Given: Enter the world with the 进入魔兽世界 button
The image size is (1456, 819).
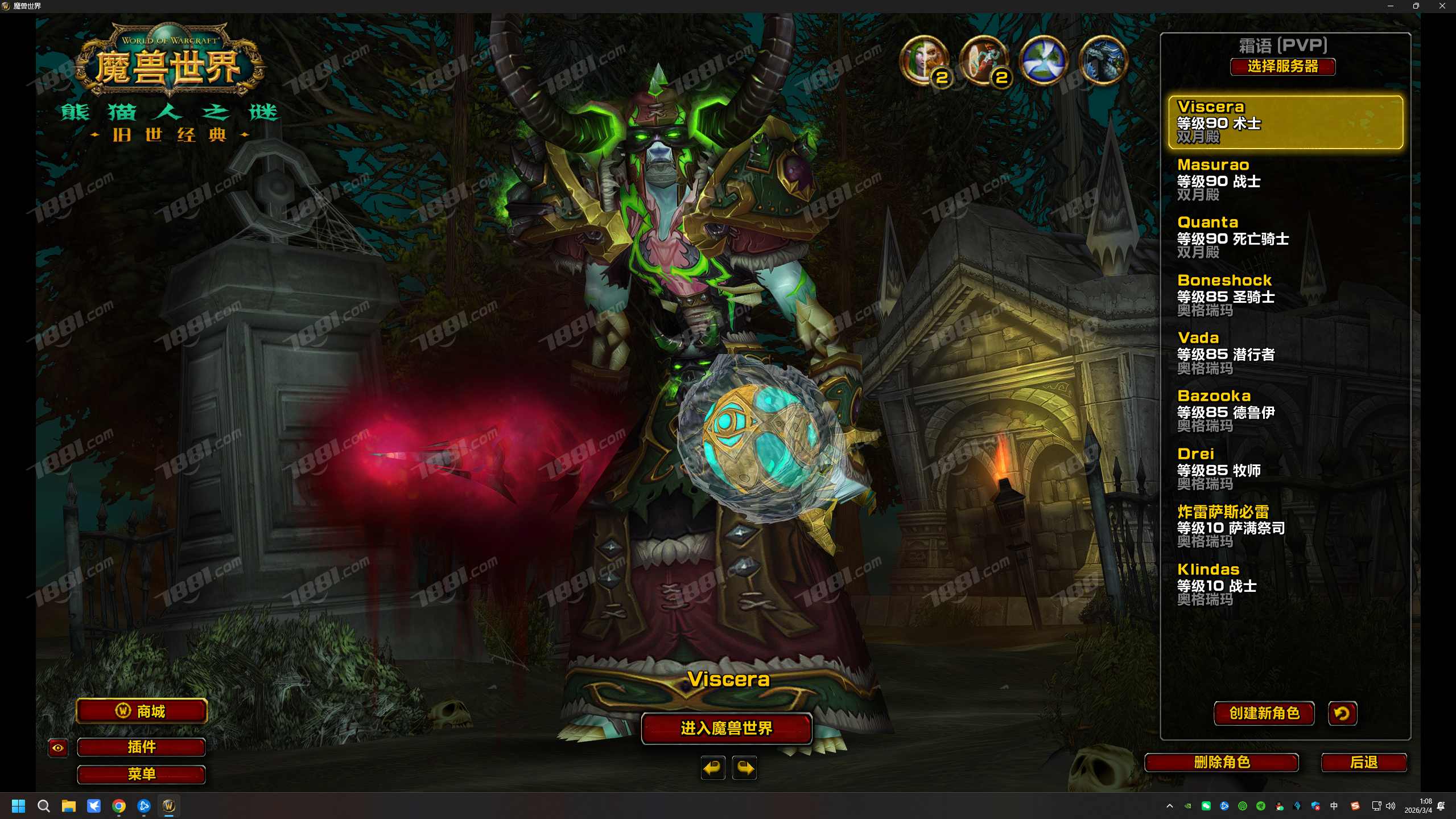Looking at the screenshot, I should click(x=726, y=728).
